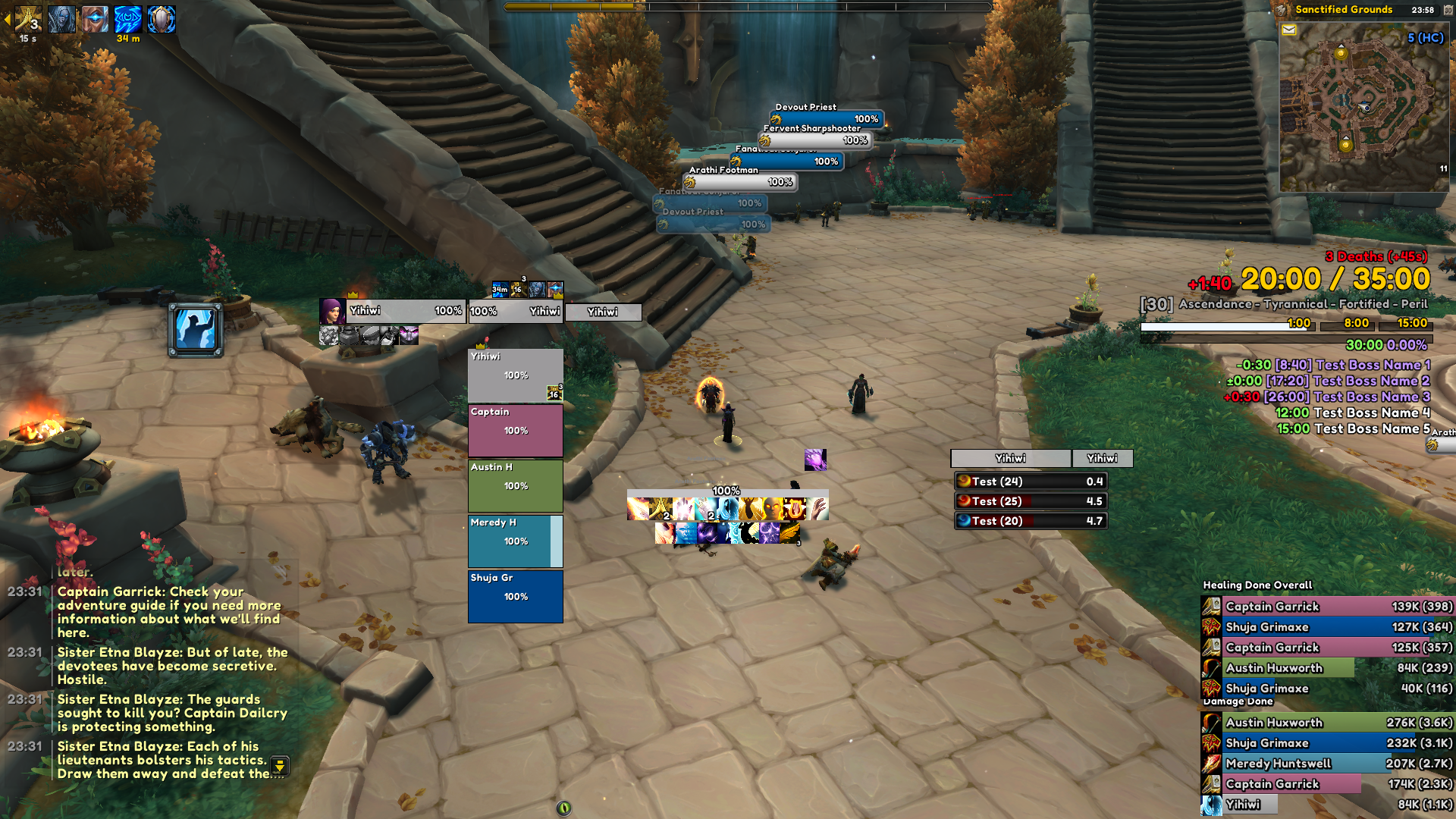The image size is (1456, 819).
Task: Select the purple hand ability icon
Action: (815, 459)
